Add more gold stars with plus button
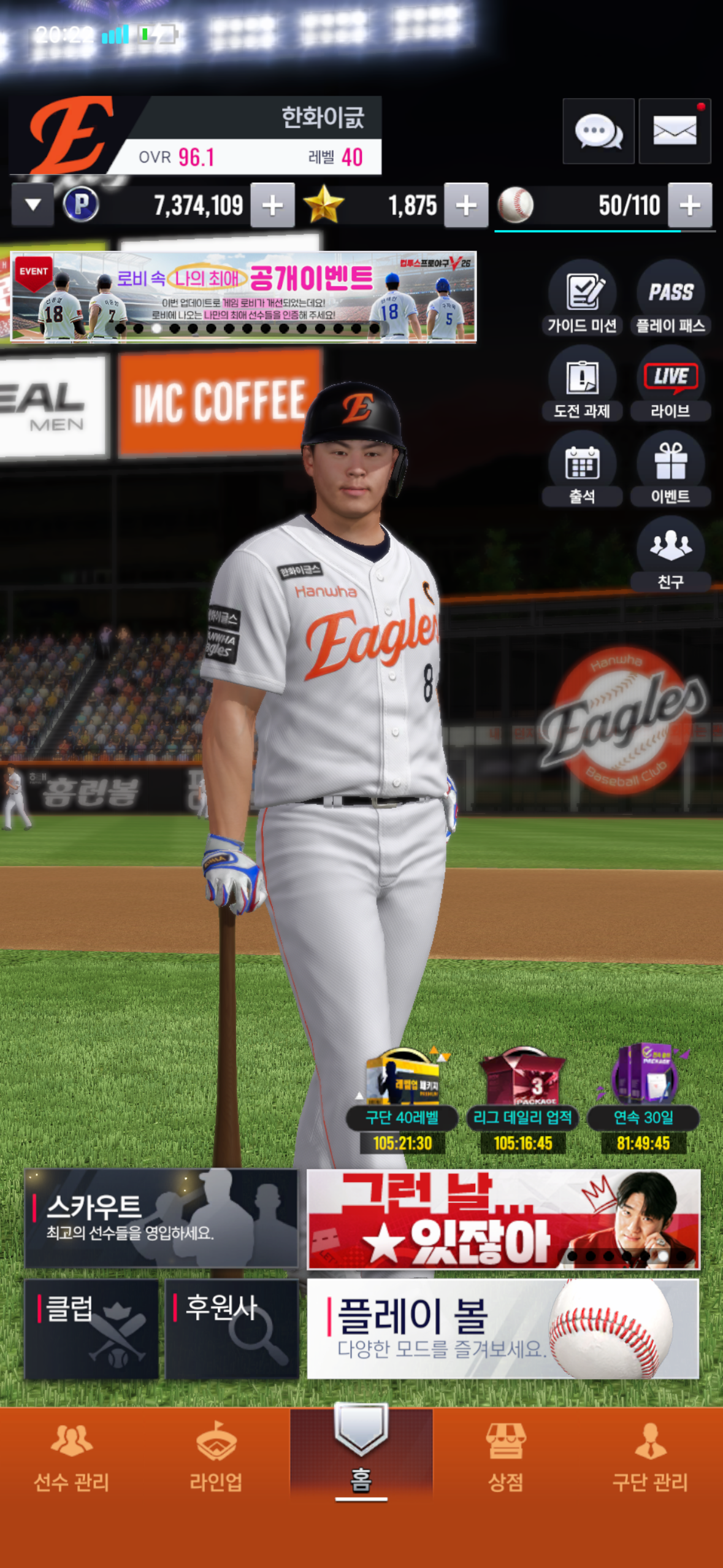The image size is (723, 1568). pyautogui.click(x=466, y=205)
